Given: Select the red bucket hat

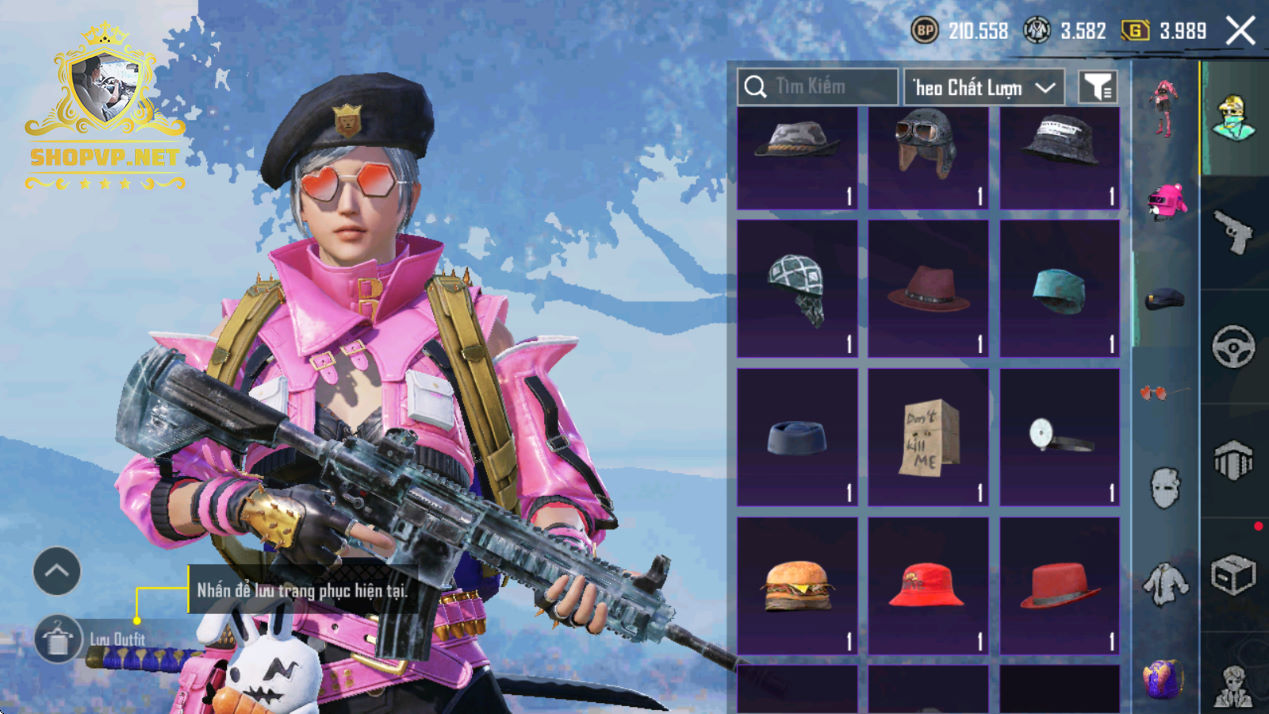Looking at the screenshot, I should click(x=928, y=585).
